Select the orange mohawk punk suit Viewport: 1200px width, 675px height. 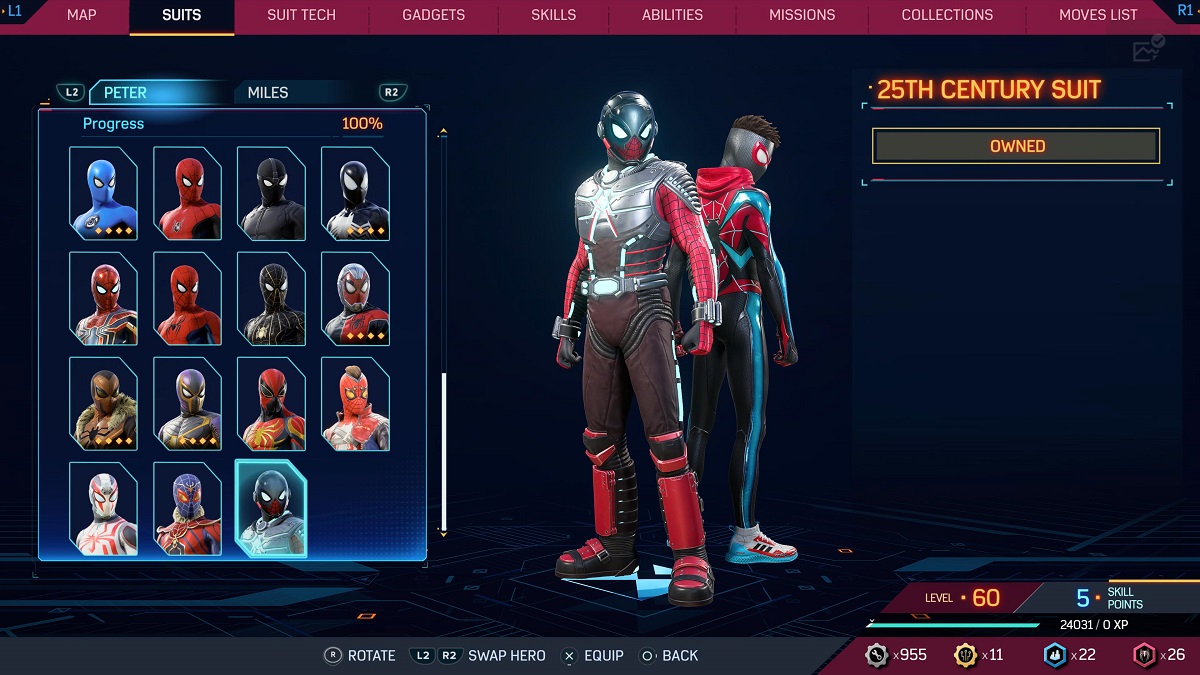click(x=356, y=403)
